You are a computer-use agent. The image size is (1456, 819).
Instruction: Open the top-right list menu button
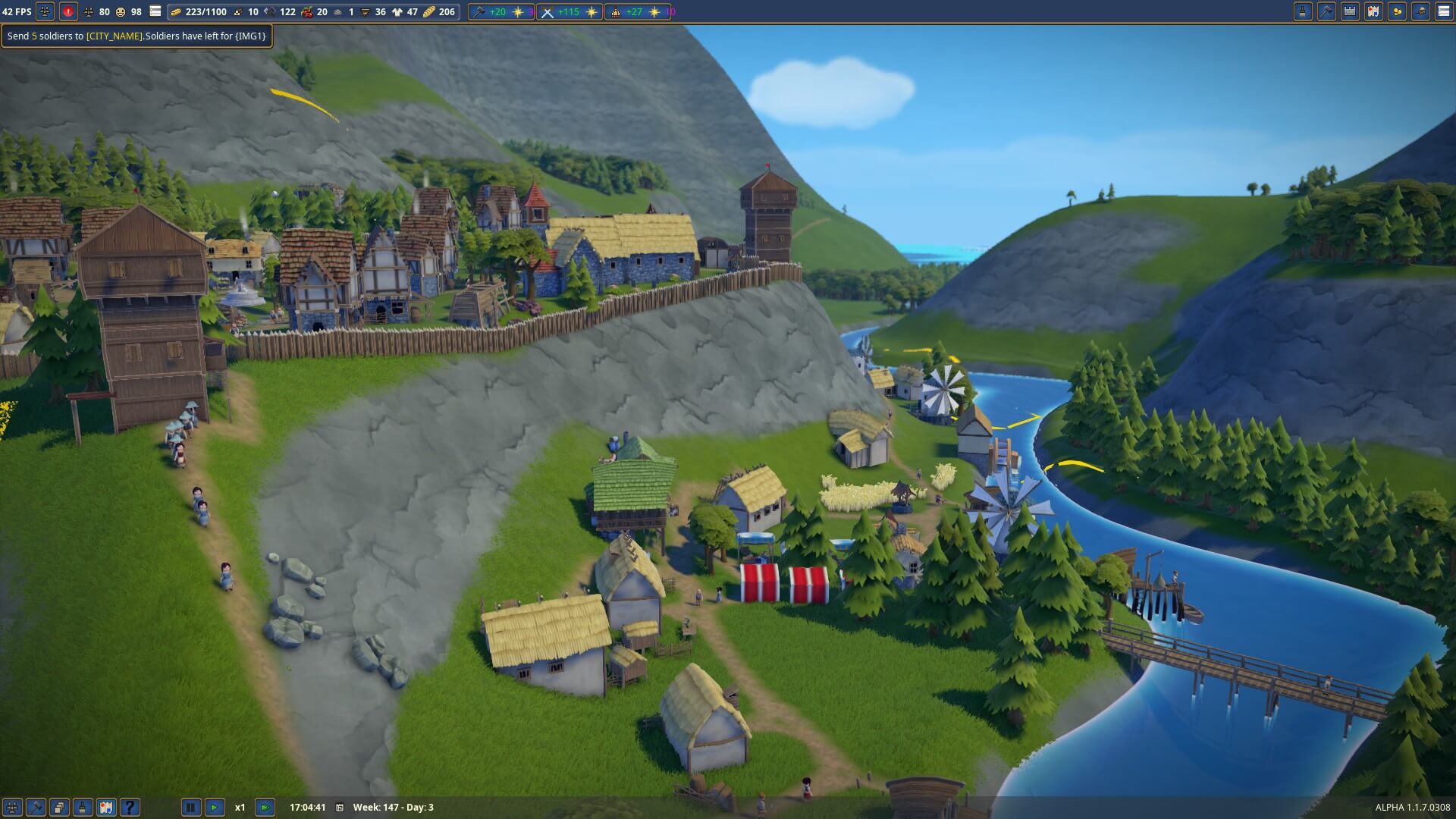1444,11
